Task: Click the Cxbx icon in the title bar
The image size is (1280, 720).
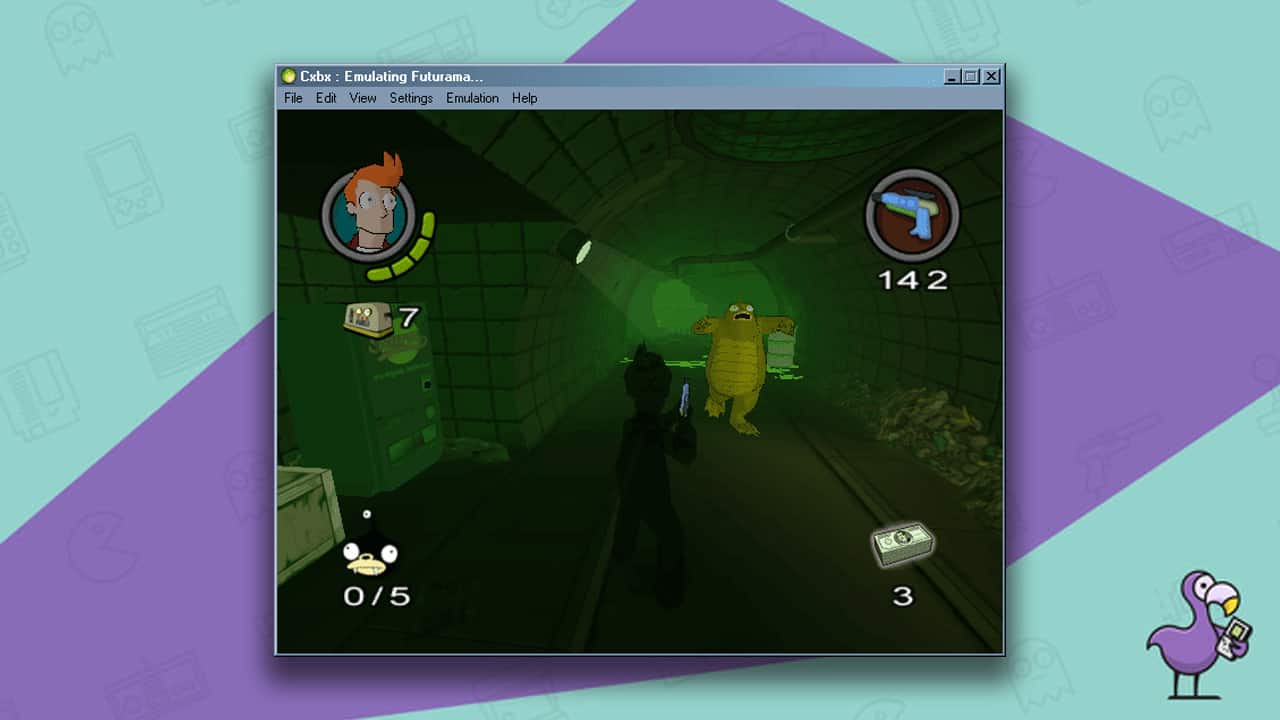Action: 288,76
